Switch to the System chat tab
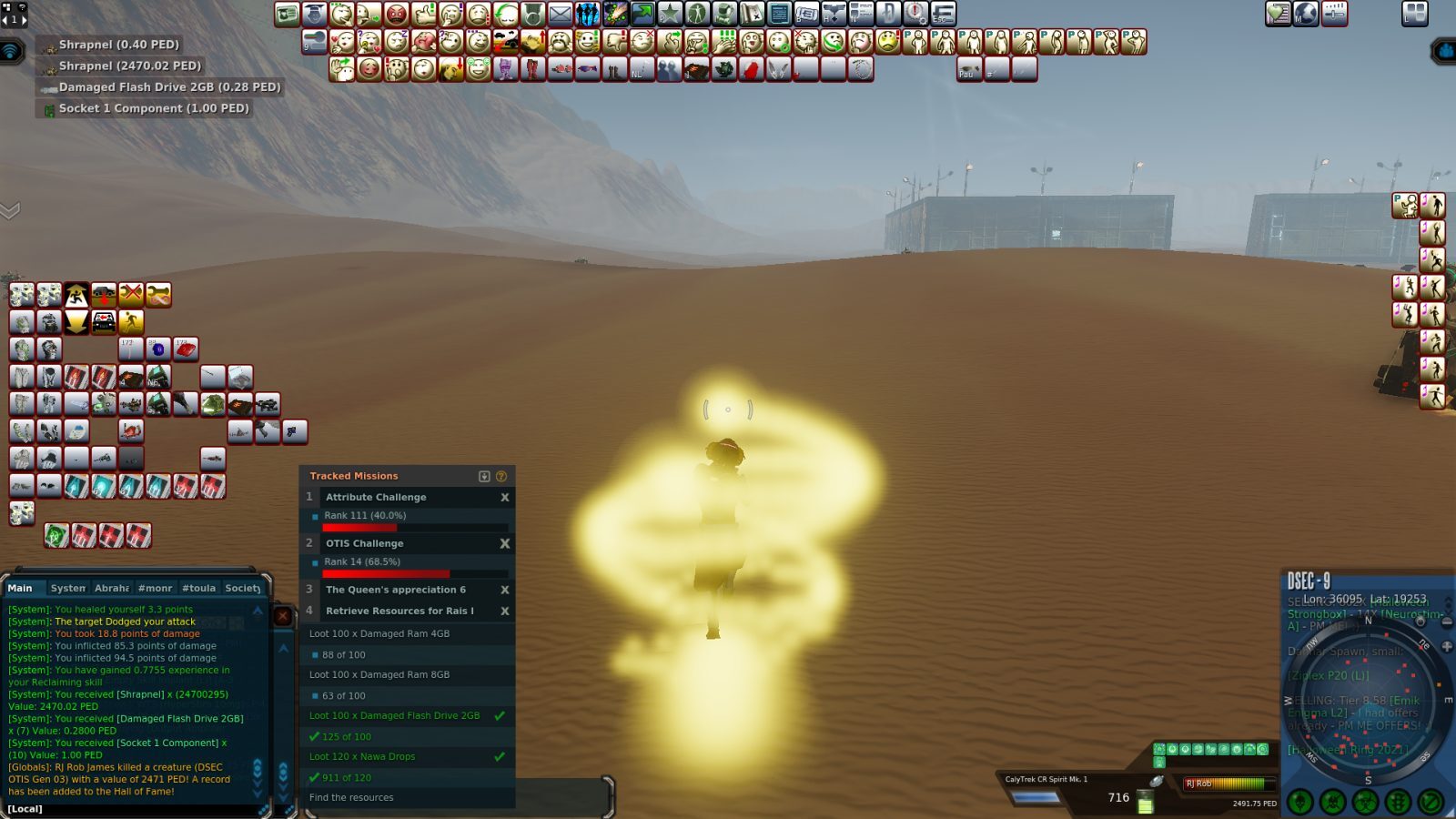The image size is (1456, 819). [68, 588]
